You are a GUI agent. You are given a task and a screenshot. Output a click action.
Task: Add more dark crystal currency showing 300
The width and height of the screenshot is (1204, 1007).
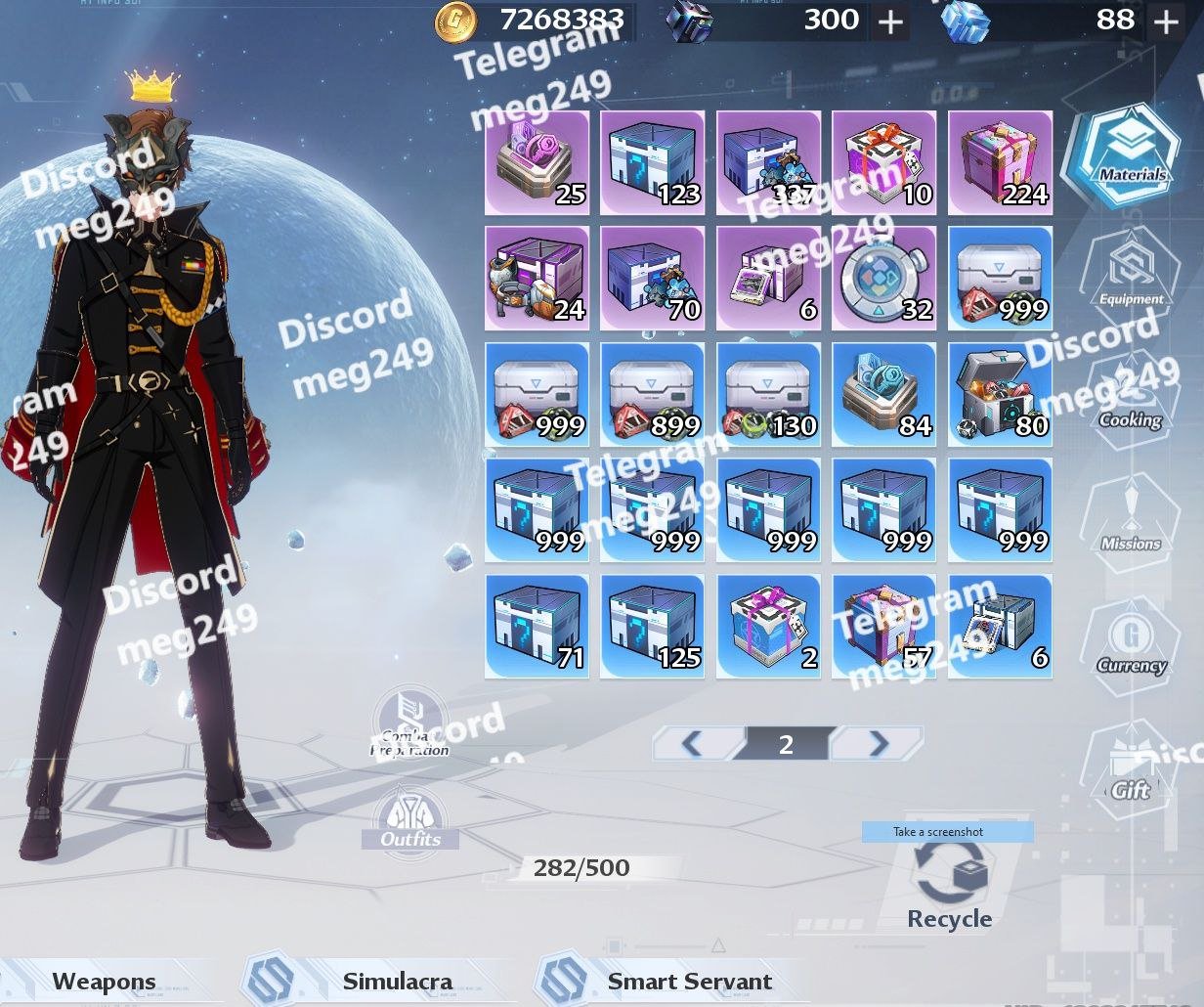click(890, 22)
